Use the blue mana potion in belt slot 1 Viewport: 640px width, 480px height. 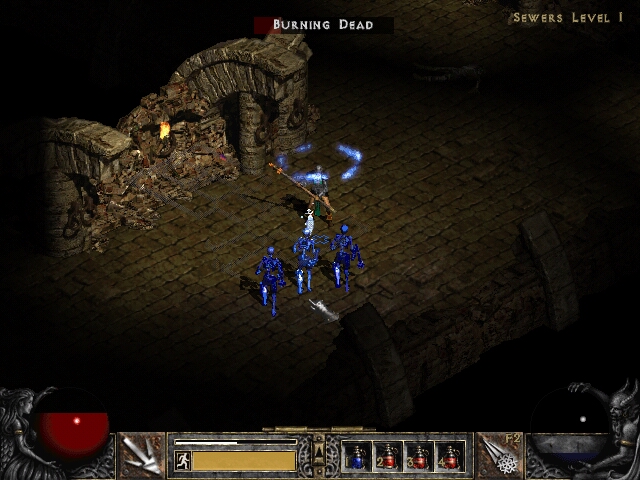tap(357, 456)
